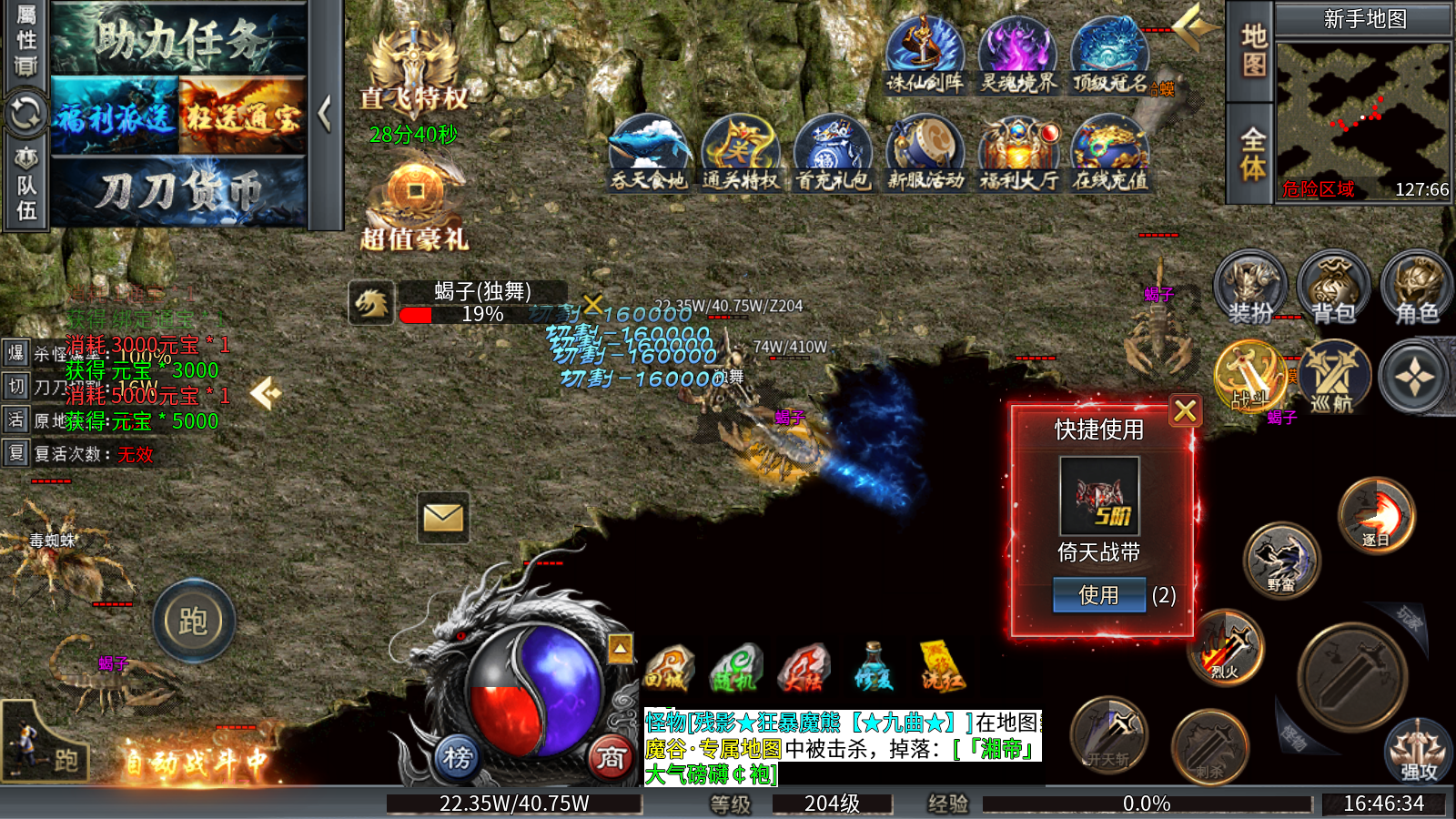The image size is (1456, 819).
Task: Open the 榜 ranking button
Action: [458, 757]
